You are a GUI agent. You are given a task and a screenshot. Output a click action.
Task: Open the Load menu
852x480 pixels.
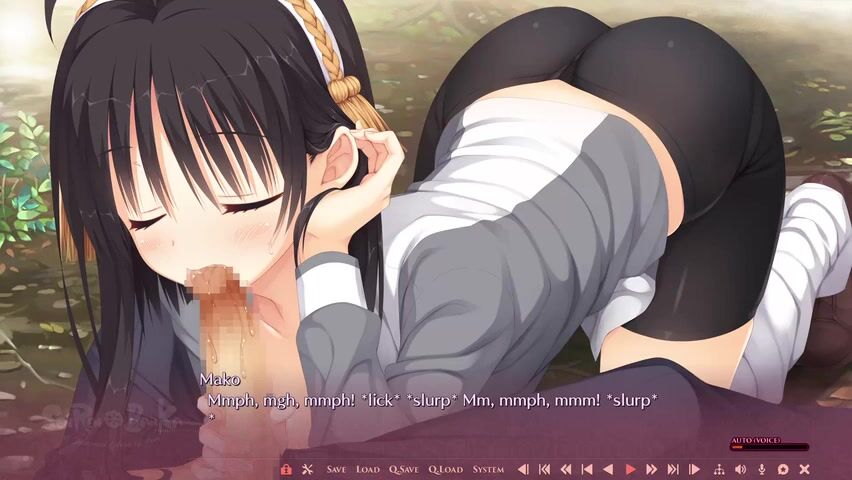(367, 469)
